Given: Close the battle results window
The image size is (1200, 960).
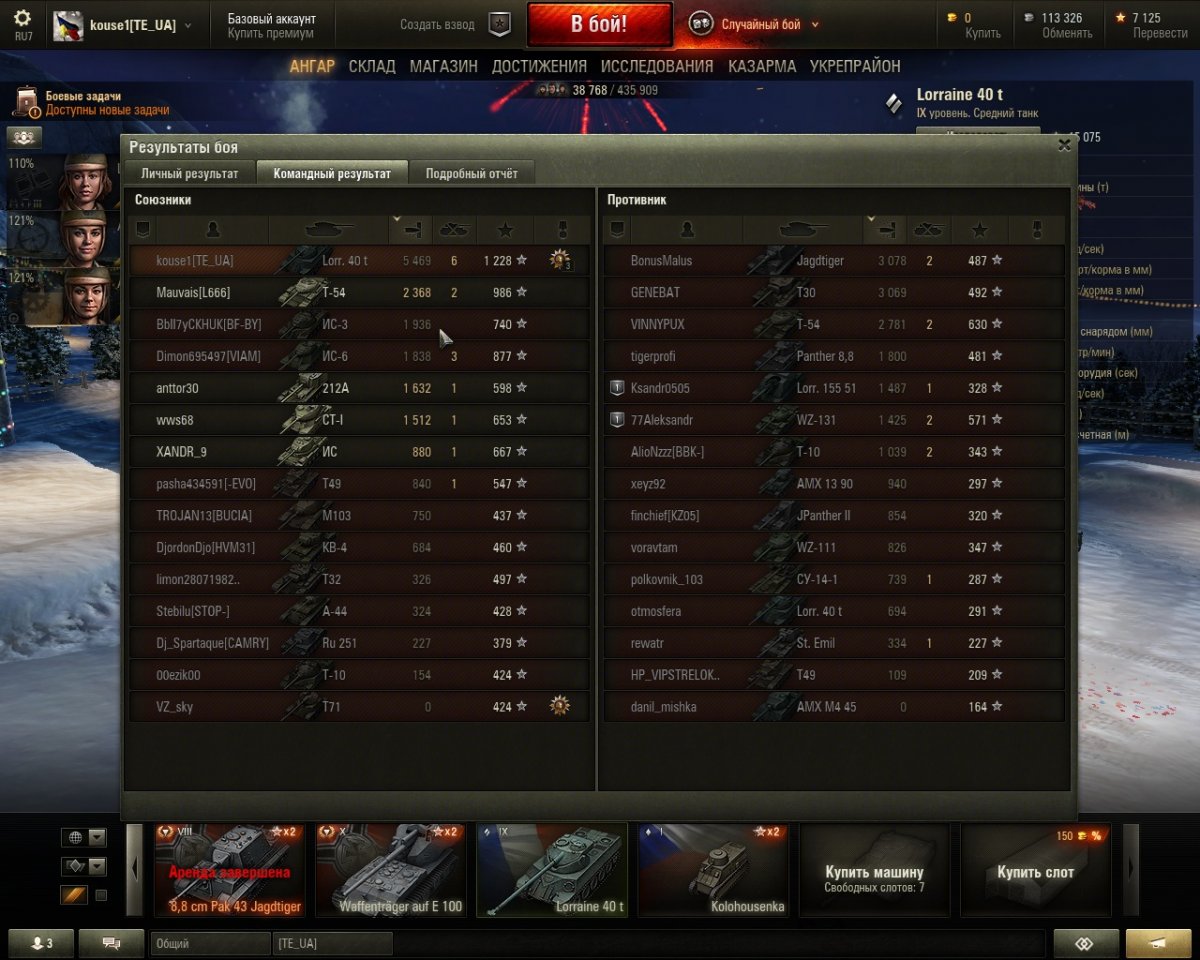Looking at the screenshot, I should [x=1064, y=145].
